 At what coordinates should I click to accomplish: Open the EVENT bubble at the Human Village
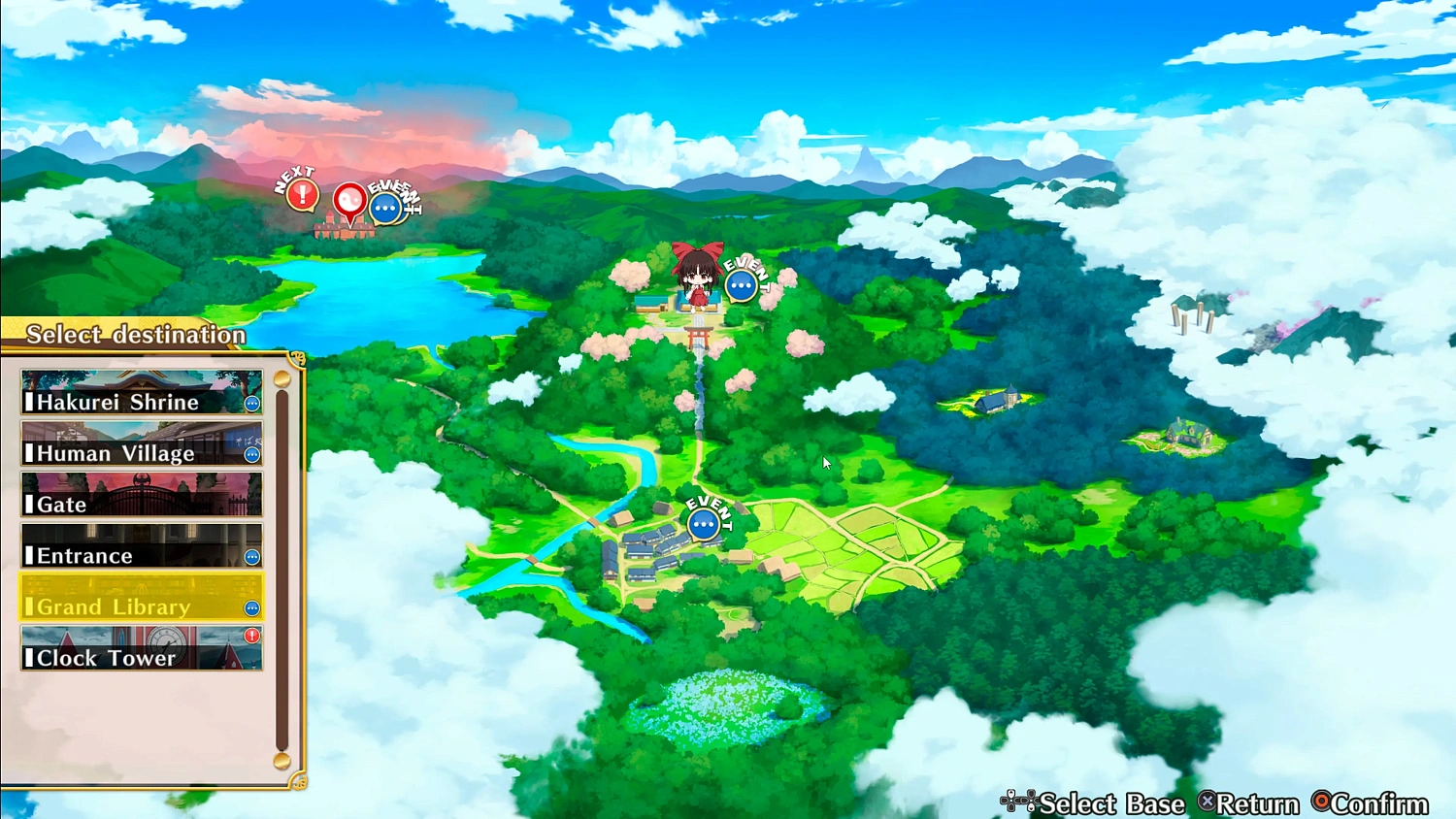(703, 522)
